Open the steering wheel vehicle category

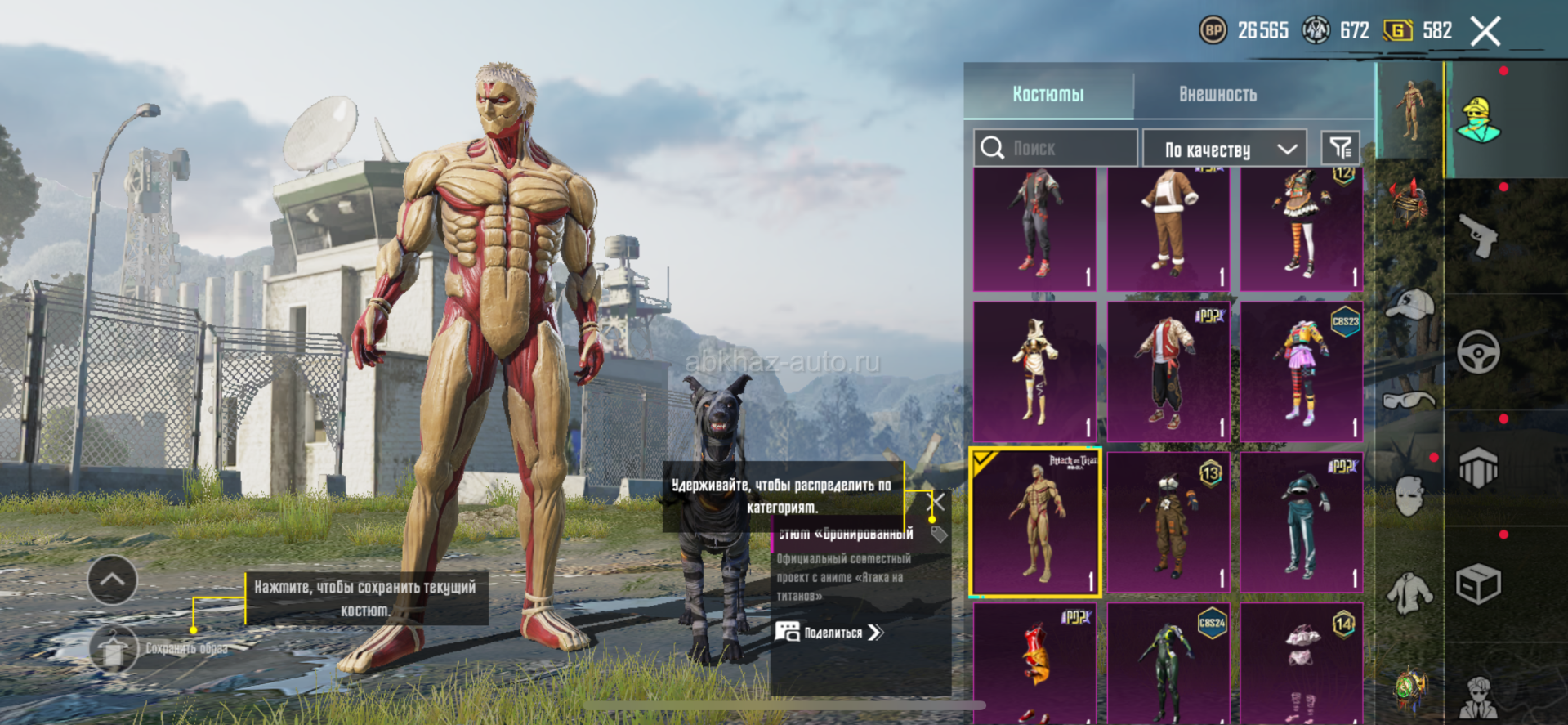(1479, 352)
